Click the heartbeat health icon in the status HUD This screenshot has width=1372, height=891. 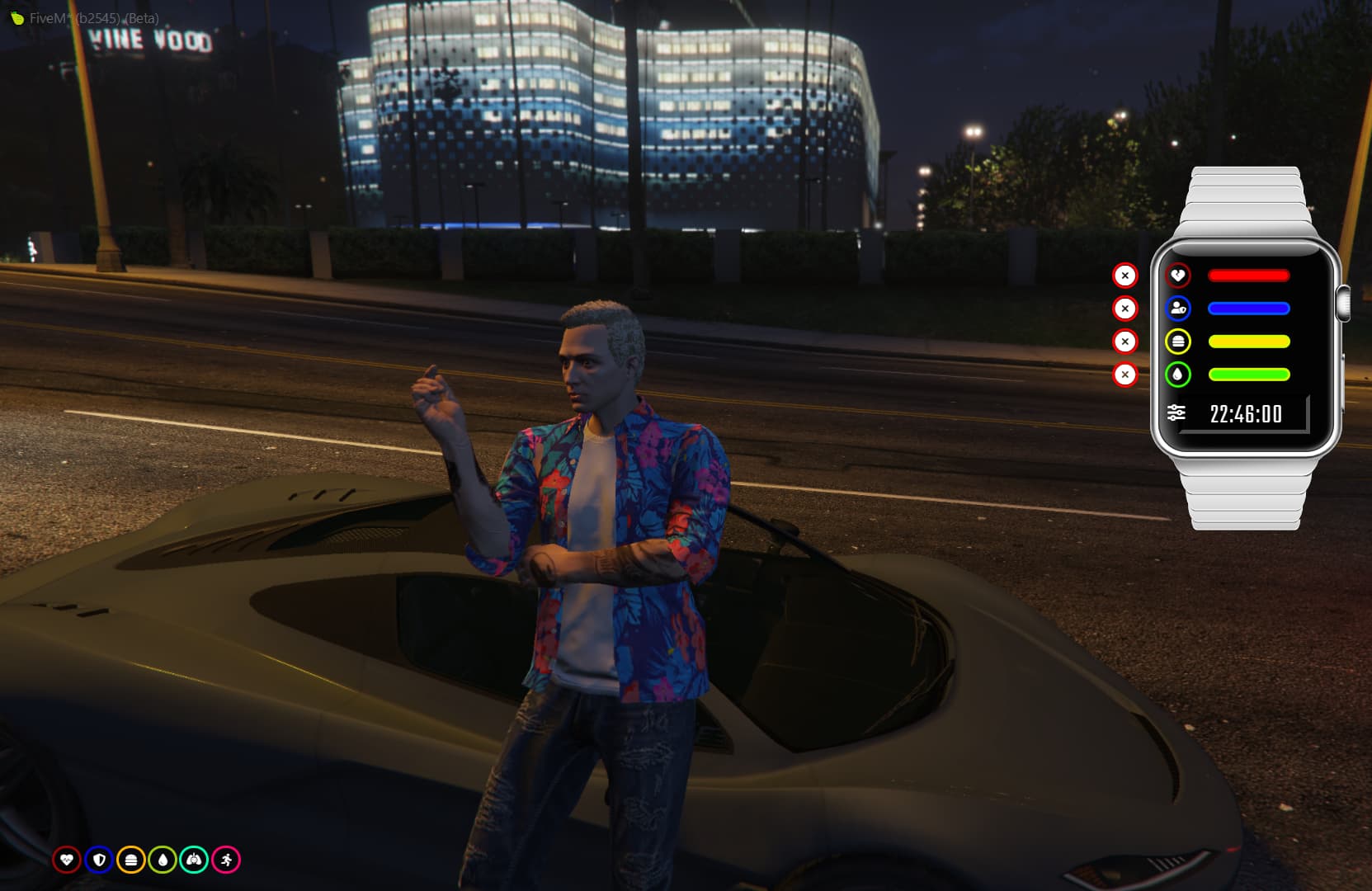tap(67, 860)
